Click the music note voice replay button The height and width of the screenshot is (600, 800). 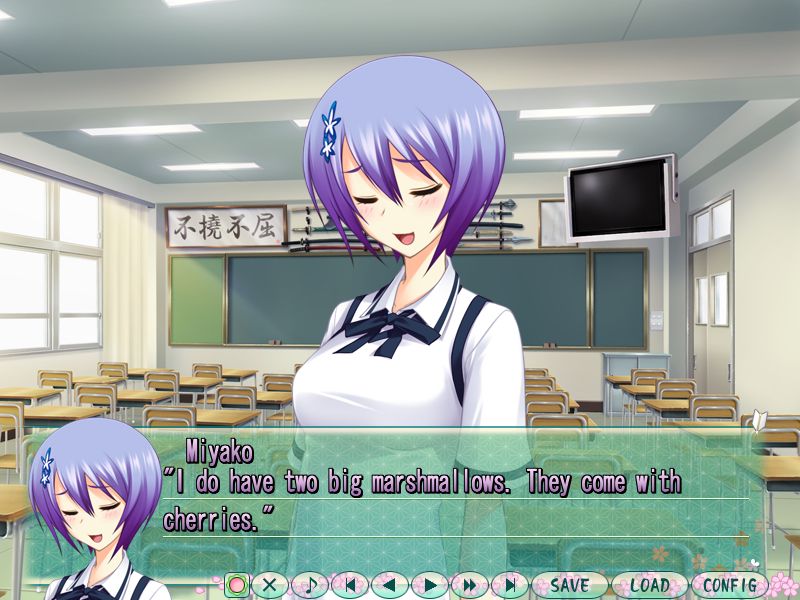309,585
